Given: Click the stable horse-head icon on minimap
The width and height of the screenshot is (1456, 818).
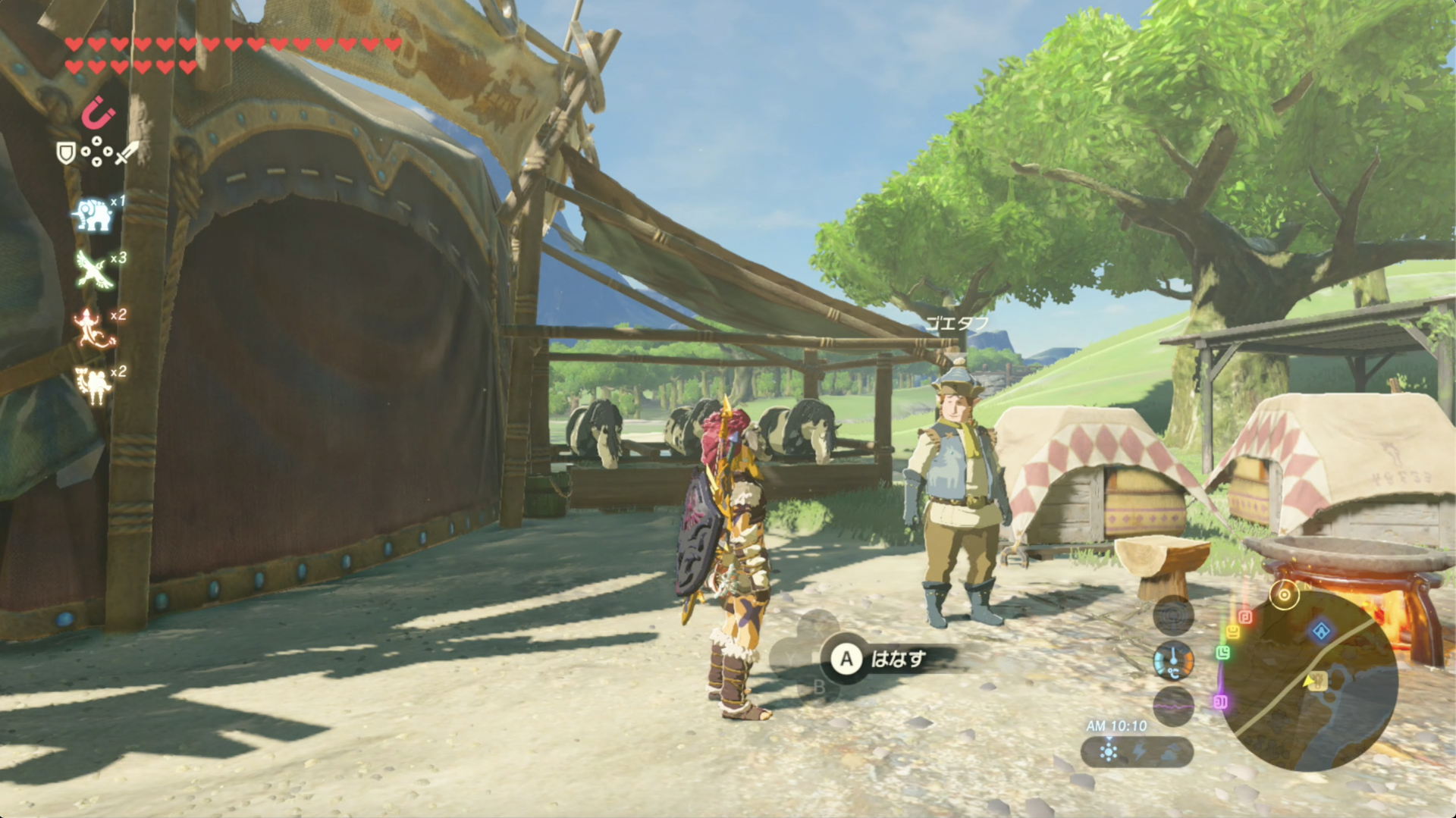Looking at the screenshot, I should (1316, 681).
